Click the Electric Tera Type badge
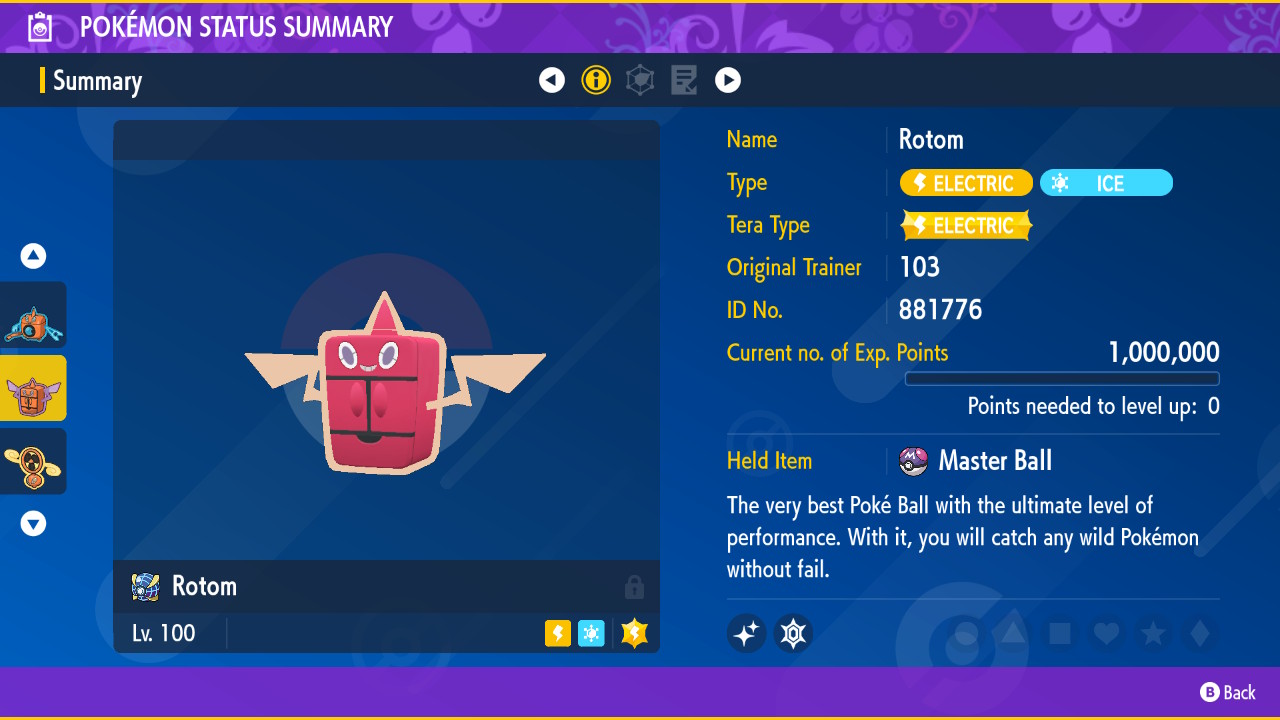This screenshot has height=720, width=1280. (966, 226)
